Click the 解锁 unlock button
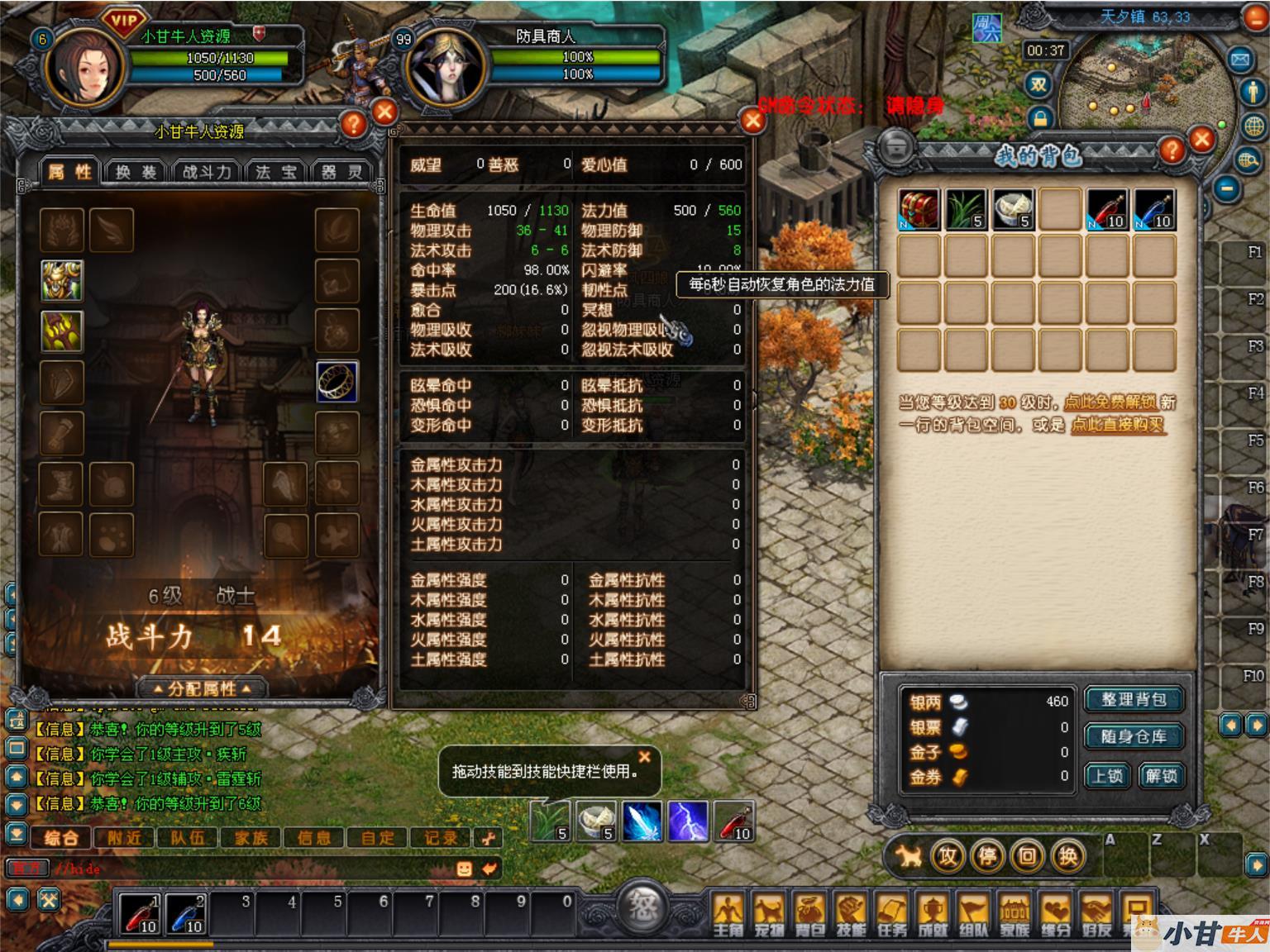1270x952 pixels. (1160, 776)
